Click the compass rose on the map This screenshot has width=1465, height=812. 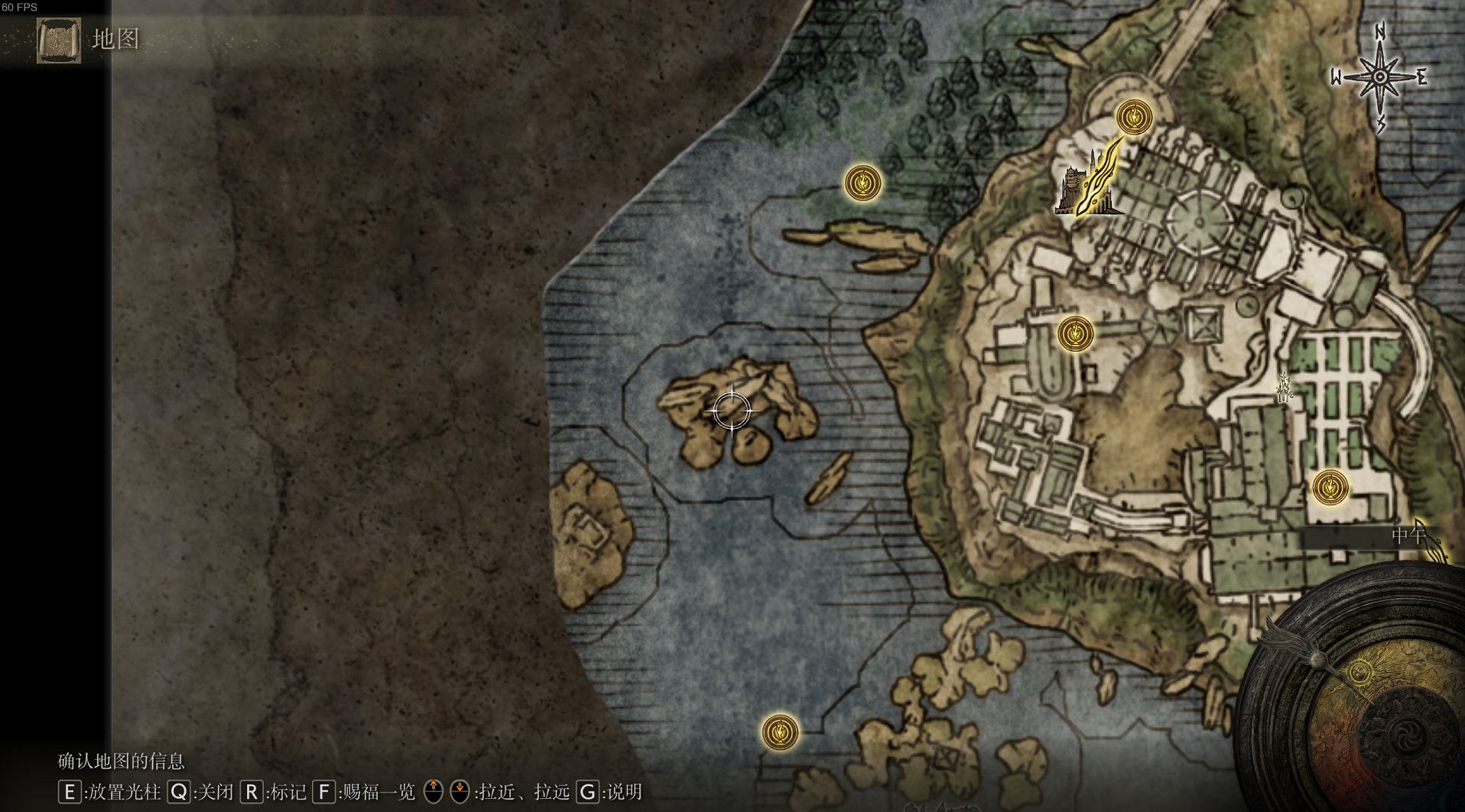pyautogui.click(x=1380, y=77)
